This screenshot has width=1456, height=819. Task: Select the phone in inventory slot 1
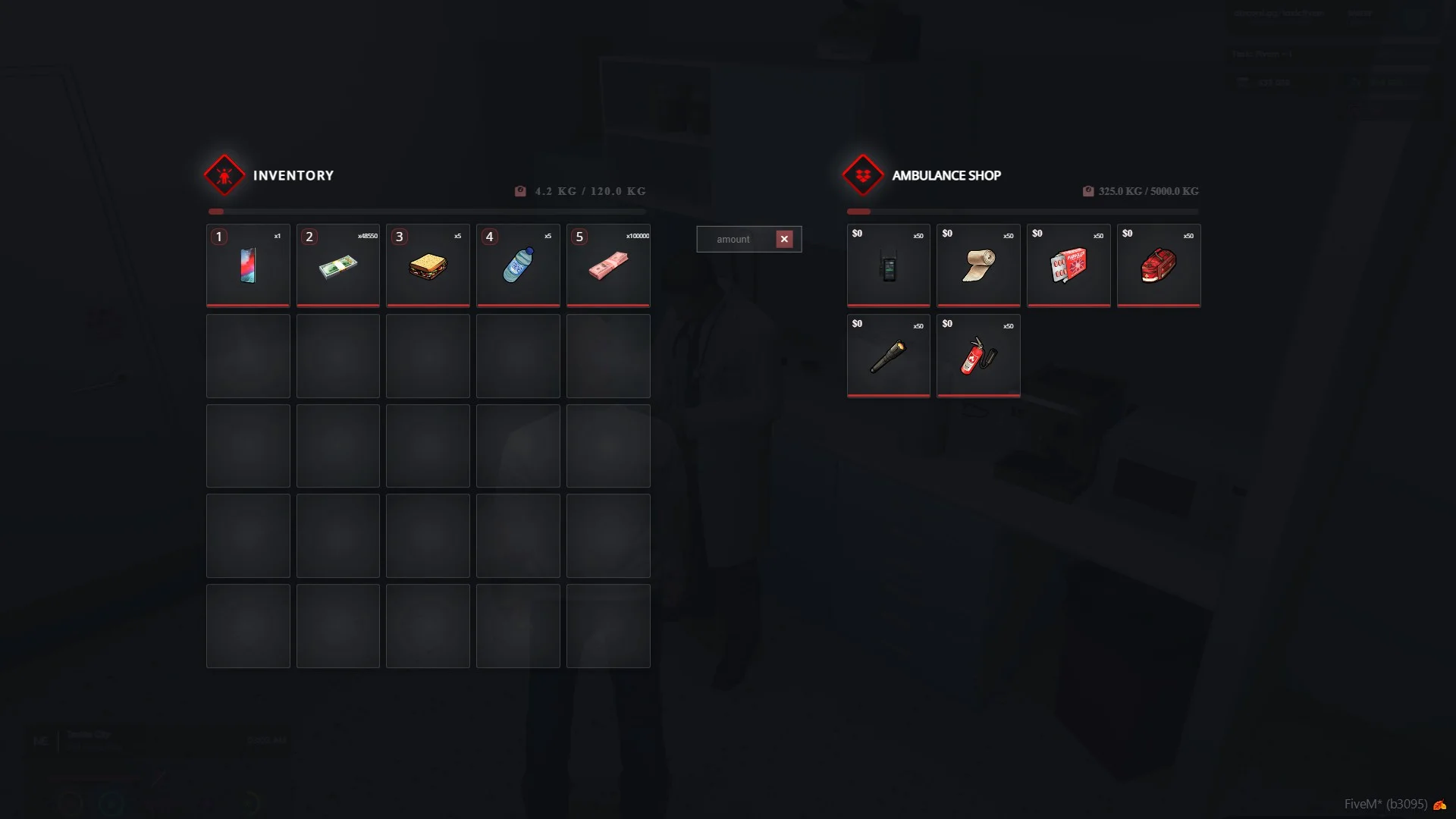click(x=248, y=266)
